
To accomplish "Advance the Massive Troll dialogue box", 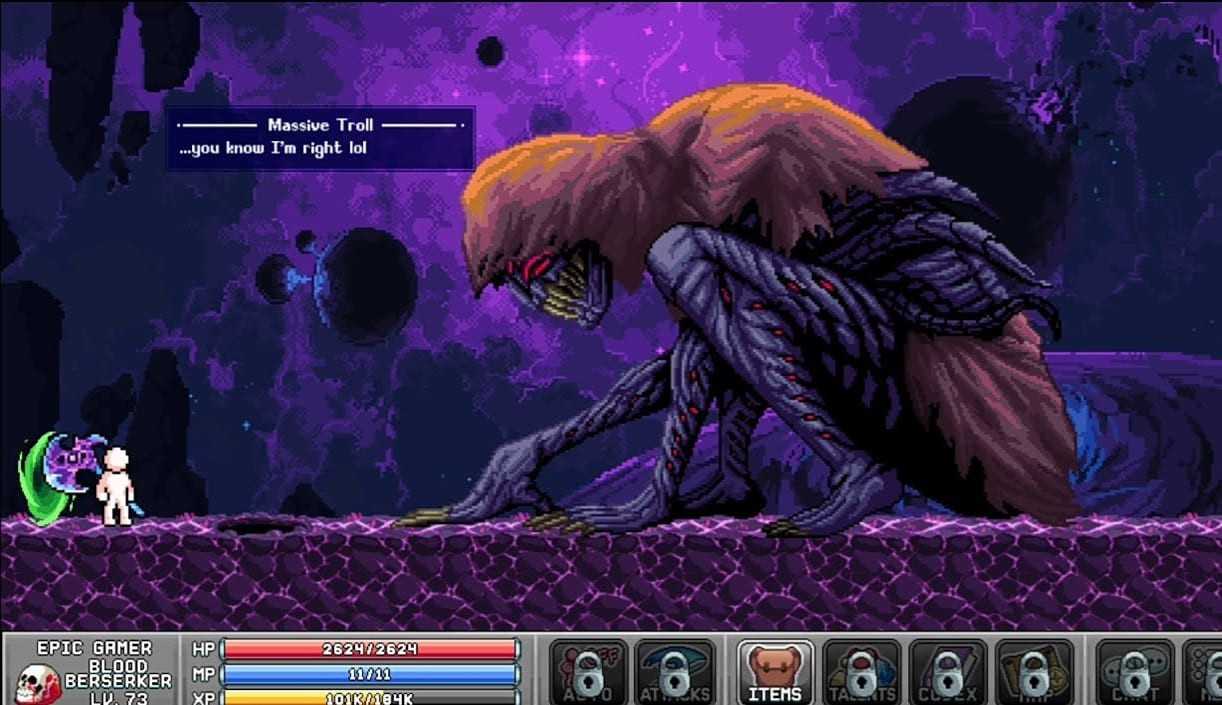I will (x=320, y=138).
